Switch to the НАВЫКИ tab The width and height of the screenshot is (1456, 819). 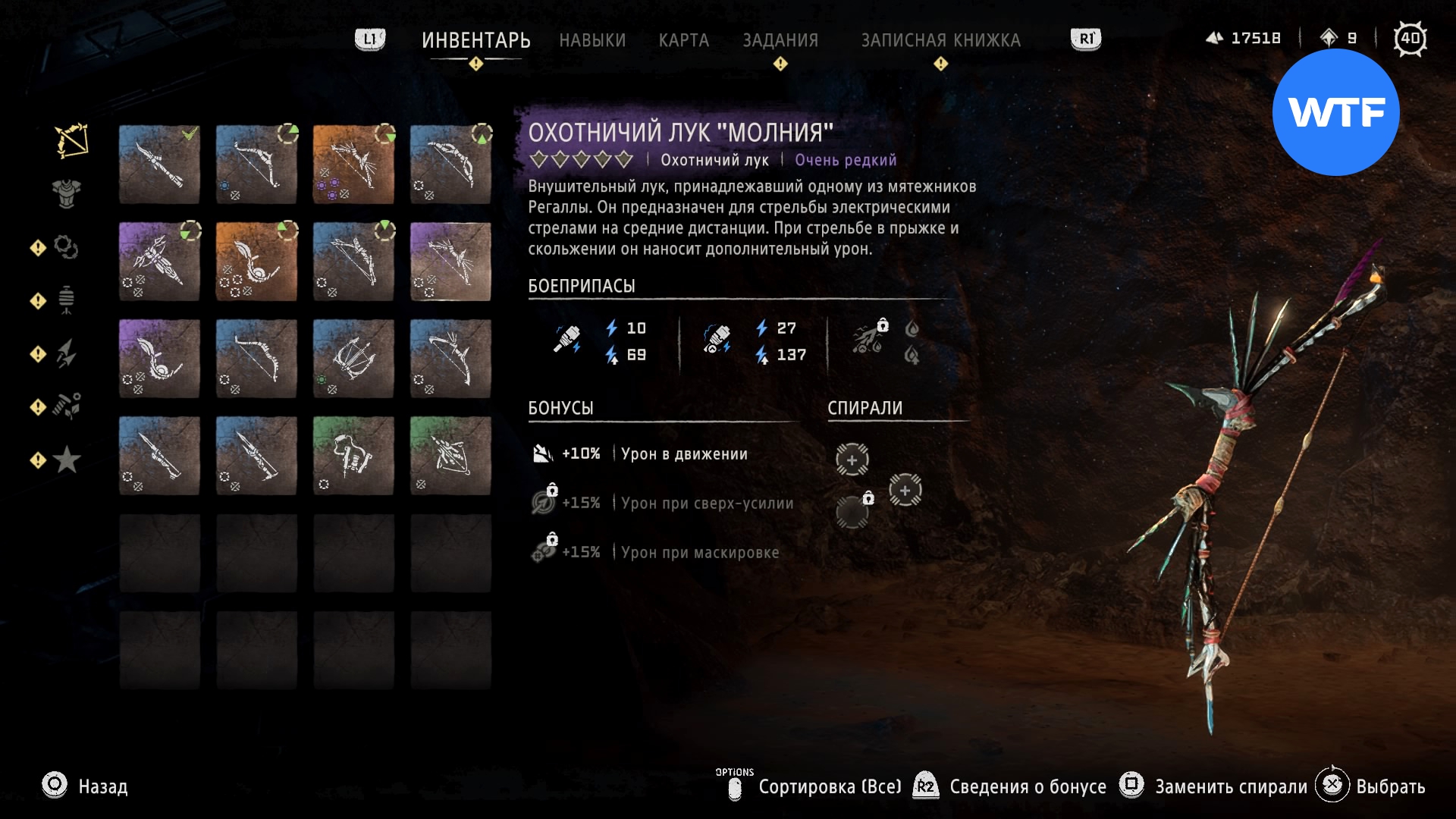[592, 40]
